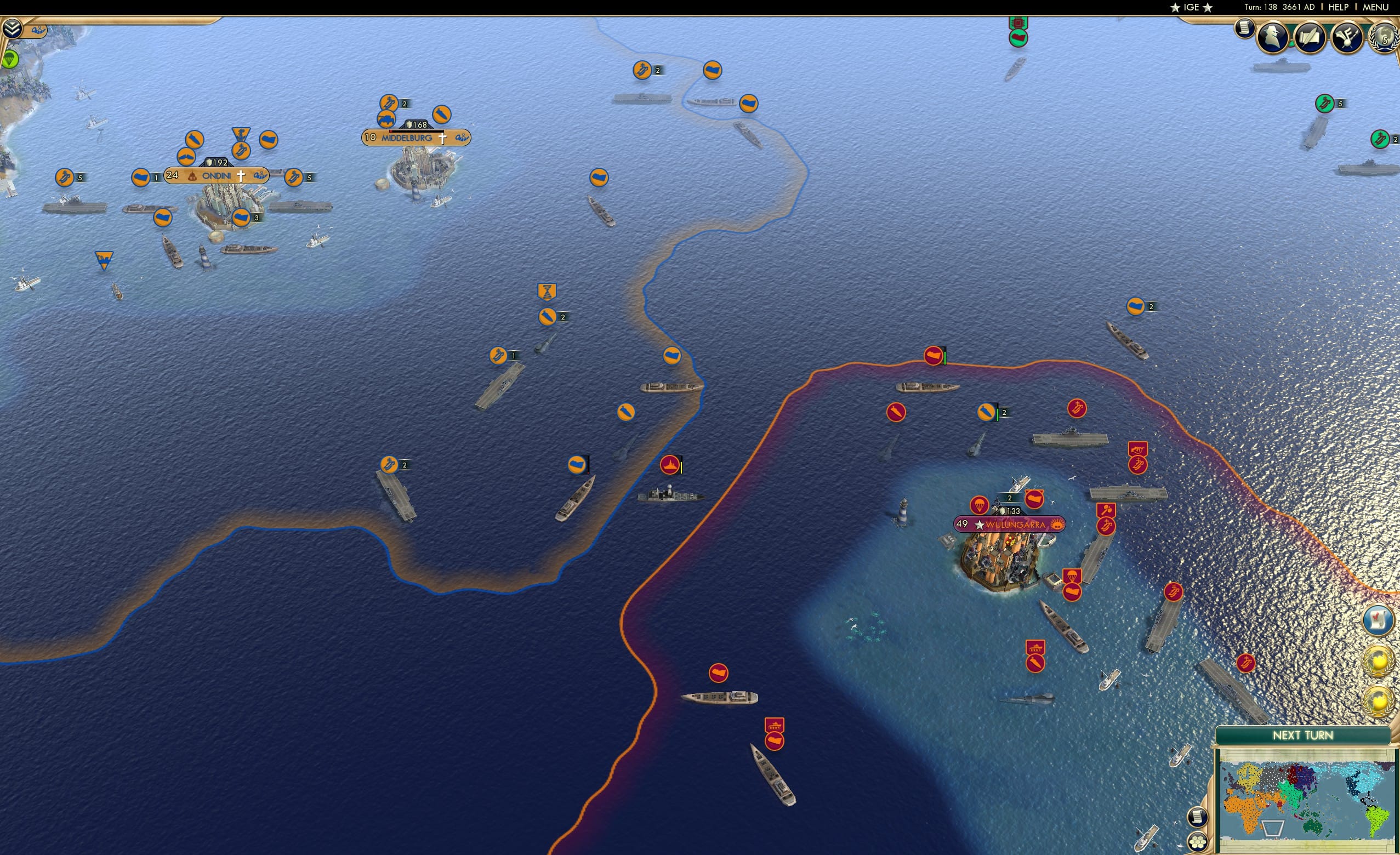This screenshot has width=1400, height=855.
Task: Click the hexagon grid icon beside the minimap
Action: (x=1198, y=843)
